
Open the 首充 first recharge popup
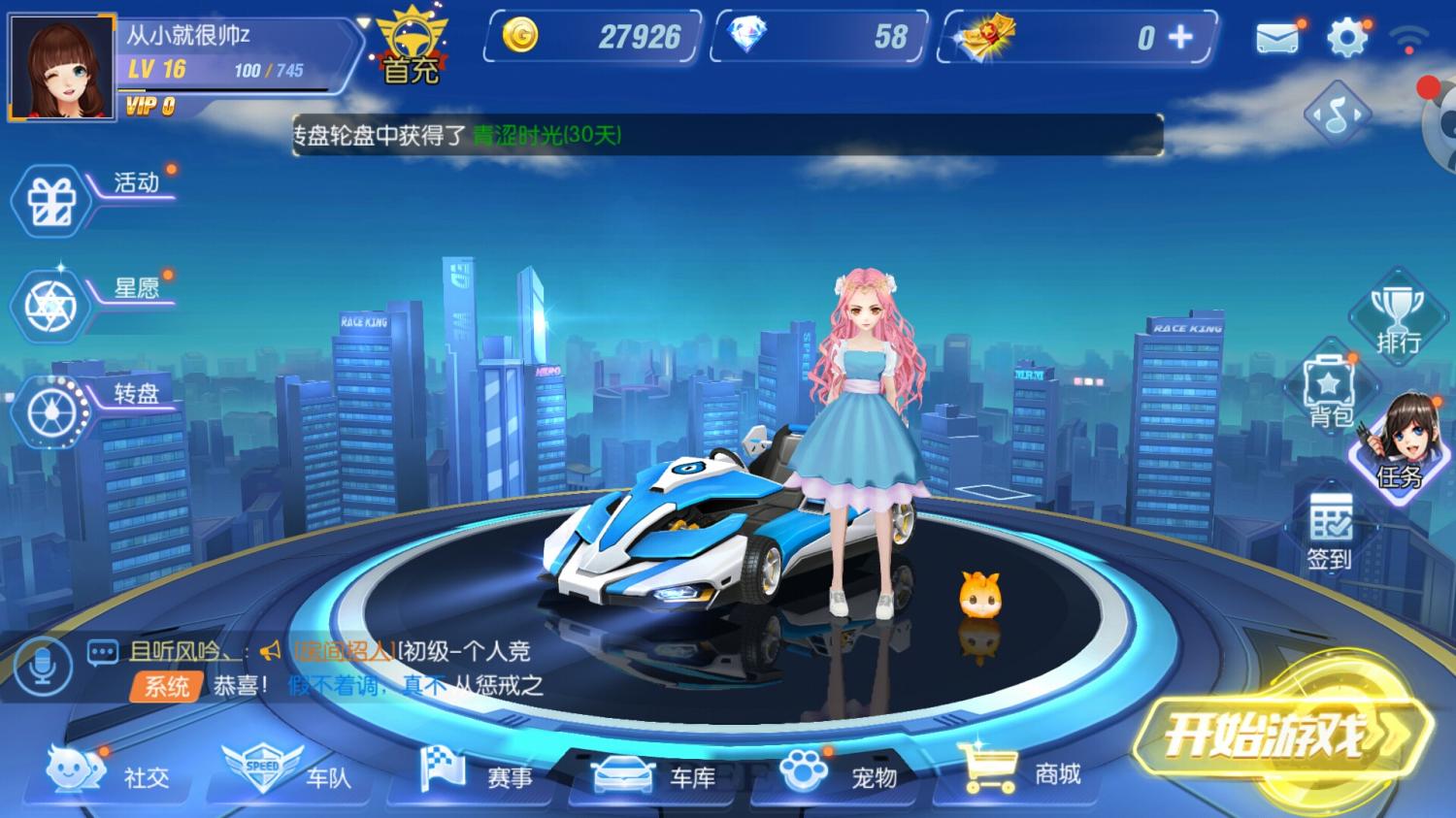click(x=412, y=44)
